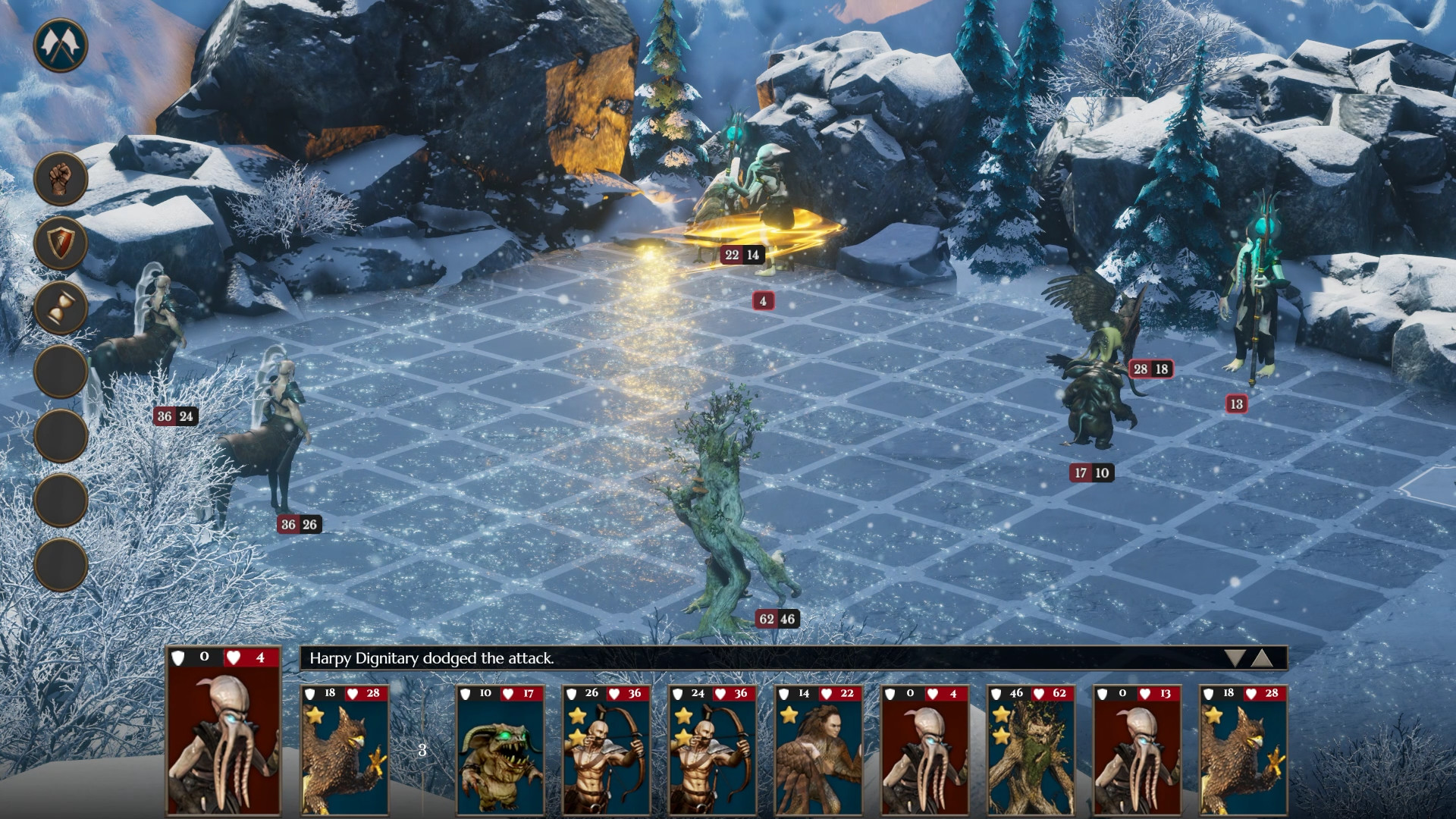Click the crossed flags surrender button

pos(61,45)
